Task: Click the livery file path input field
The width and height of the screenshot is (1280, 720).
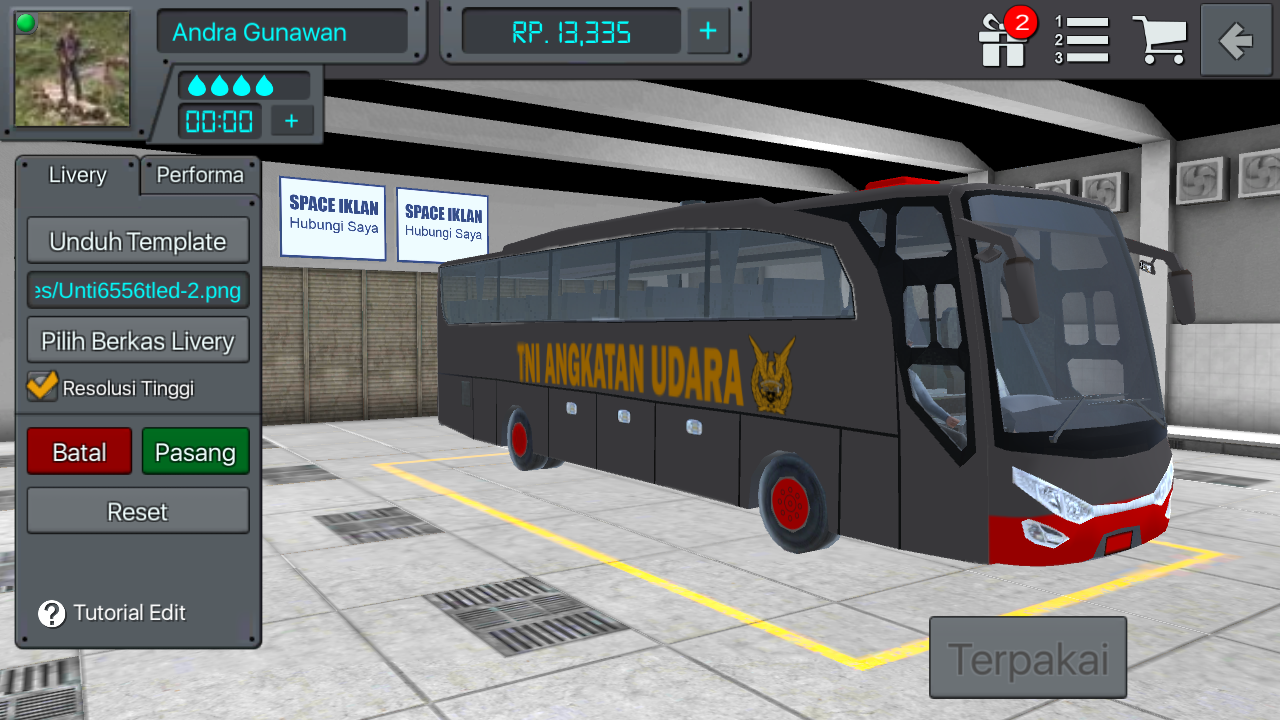Action: coord(138,290)
